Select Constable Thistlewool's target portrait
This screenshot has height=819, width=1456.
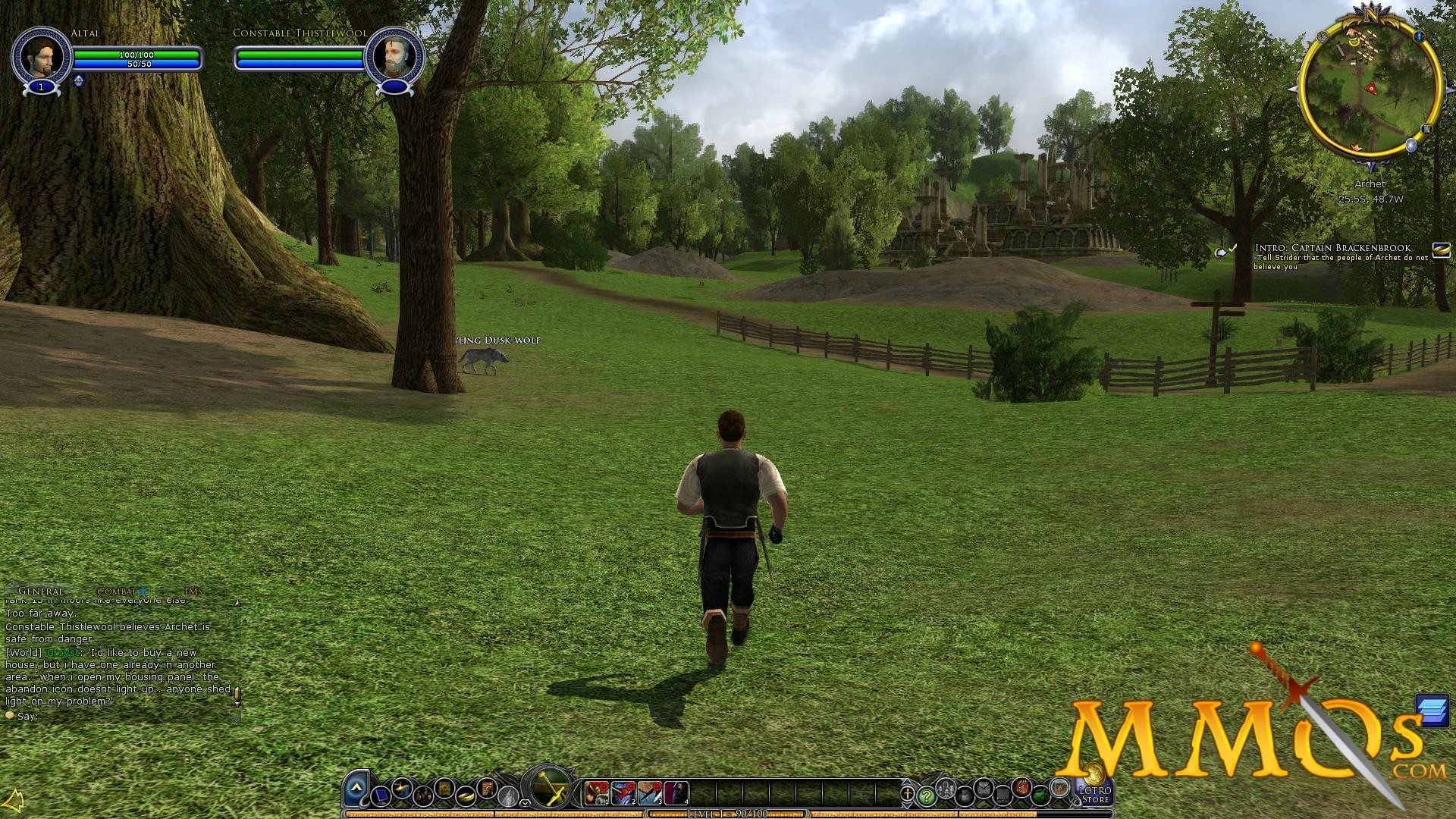pos(394,55)
